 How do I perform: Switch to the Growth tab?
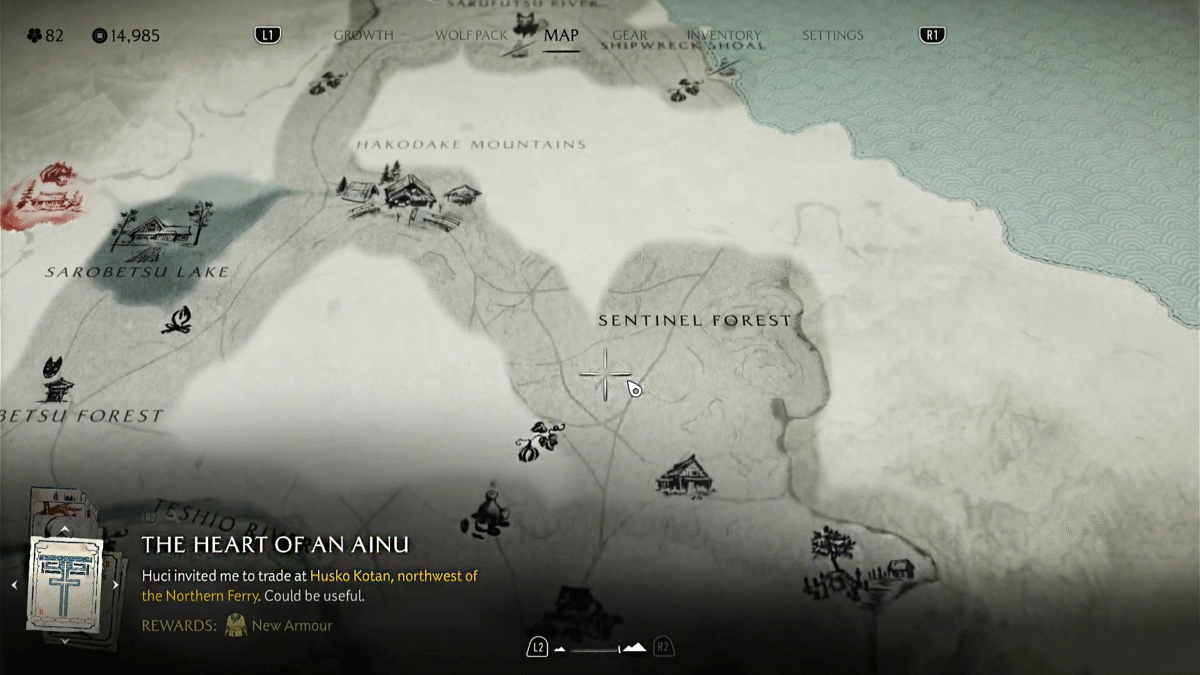pyautogui.click(x=363, y=35)
